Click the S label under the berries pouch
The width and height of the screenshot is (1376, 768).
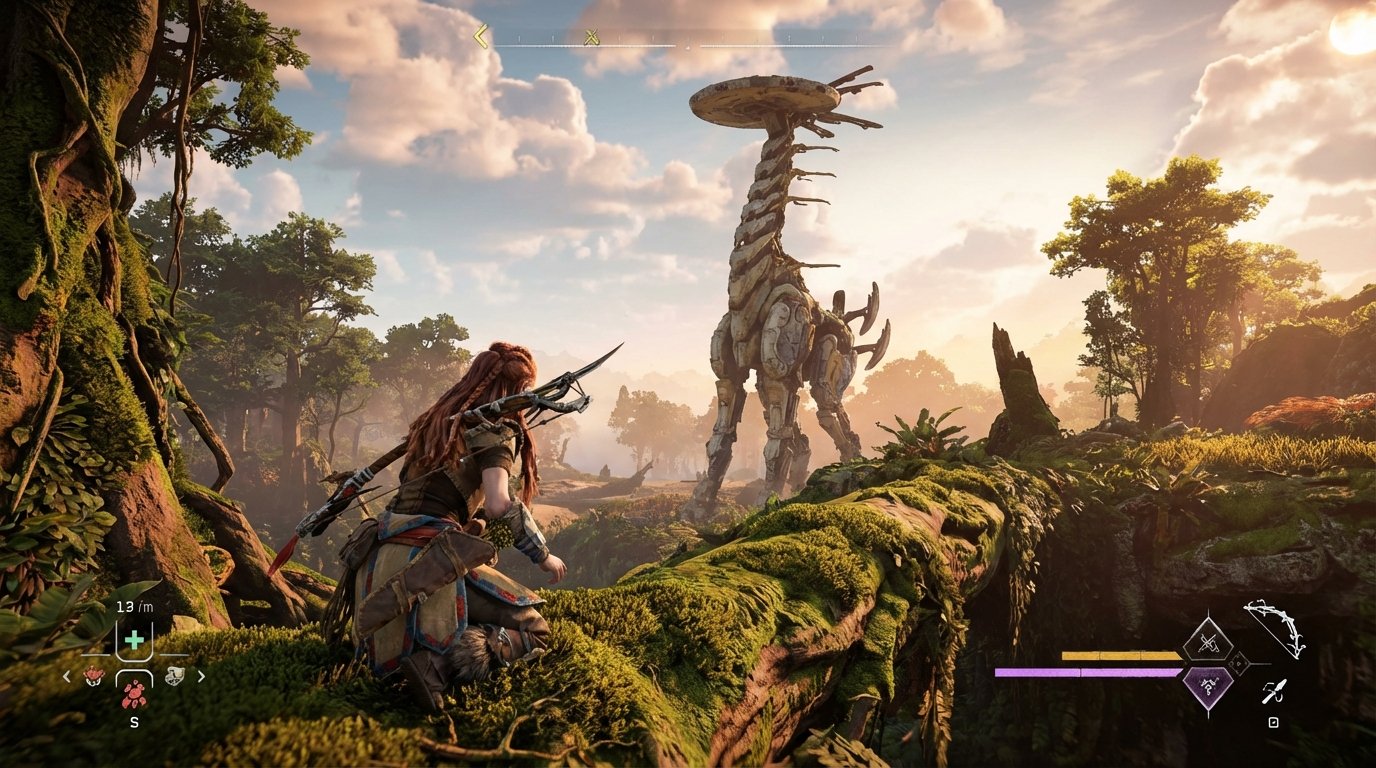[134, 722]
